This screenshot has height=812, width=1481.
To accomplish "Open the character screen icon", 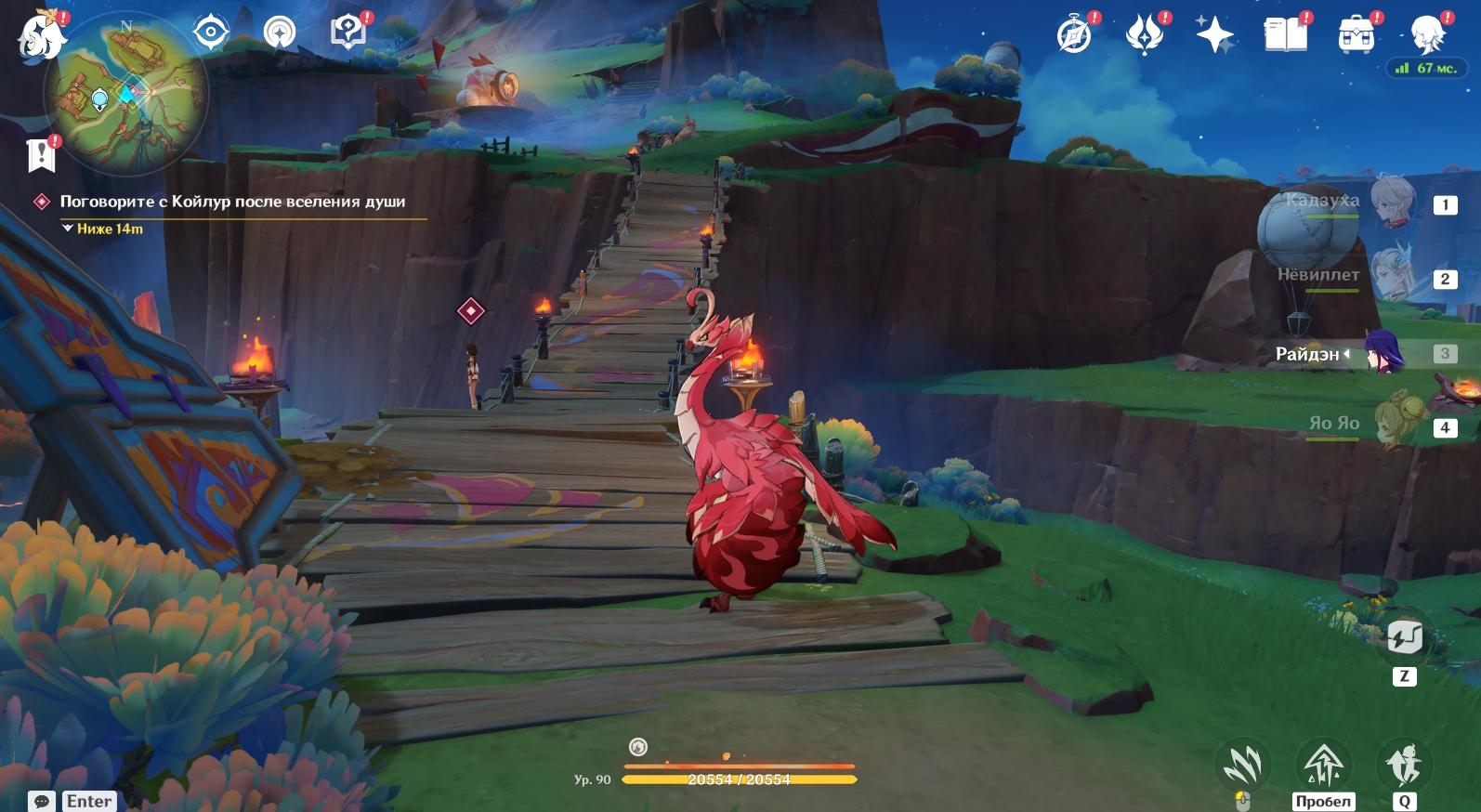I will [1427, 35].
